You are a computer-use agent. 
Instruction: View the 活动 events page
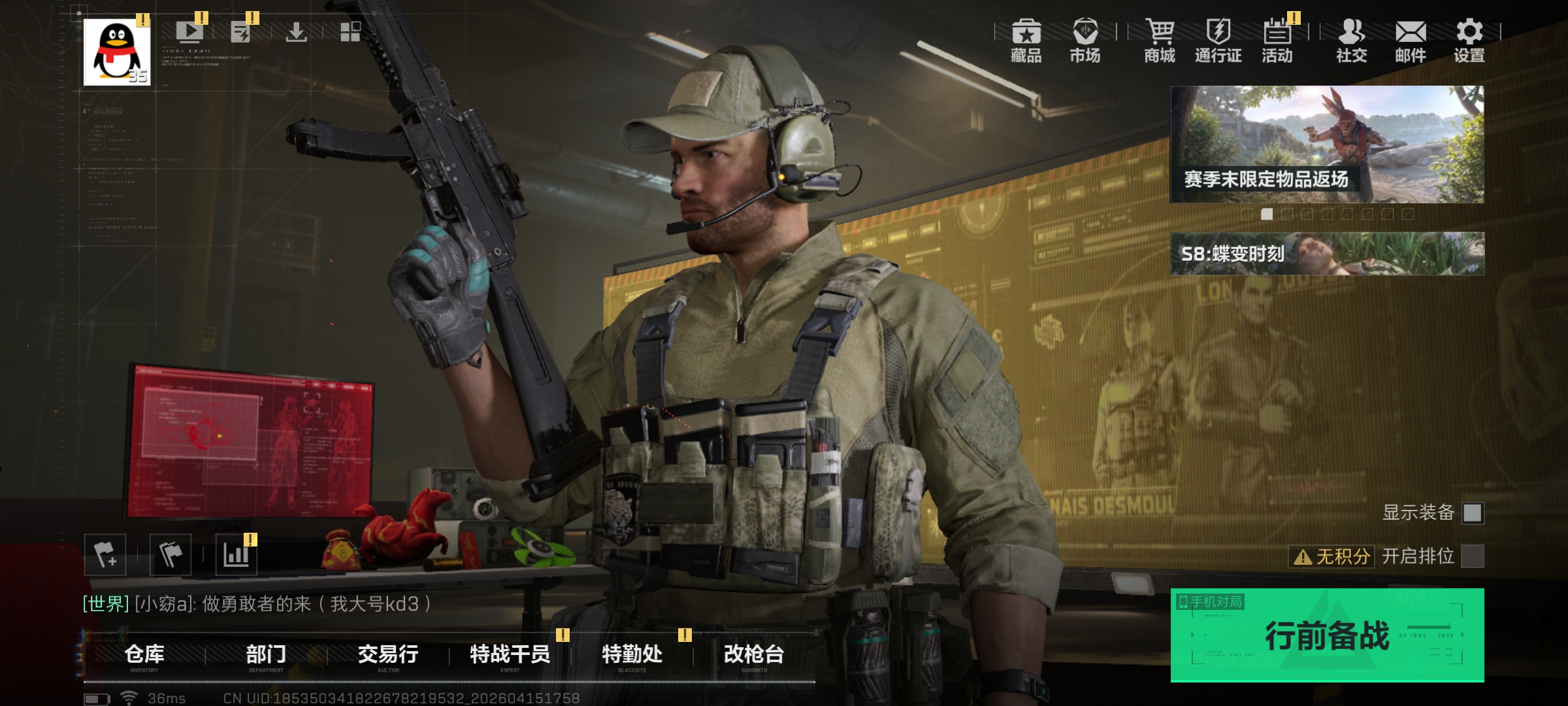(x=1277, y=41)
